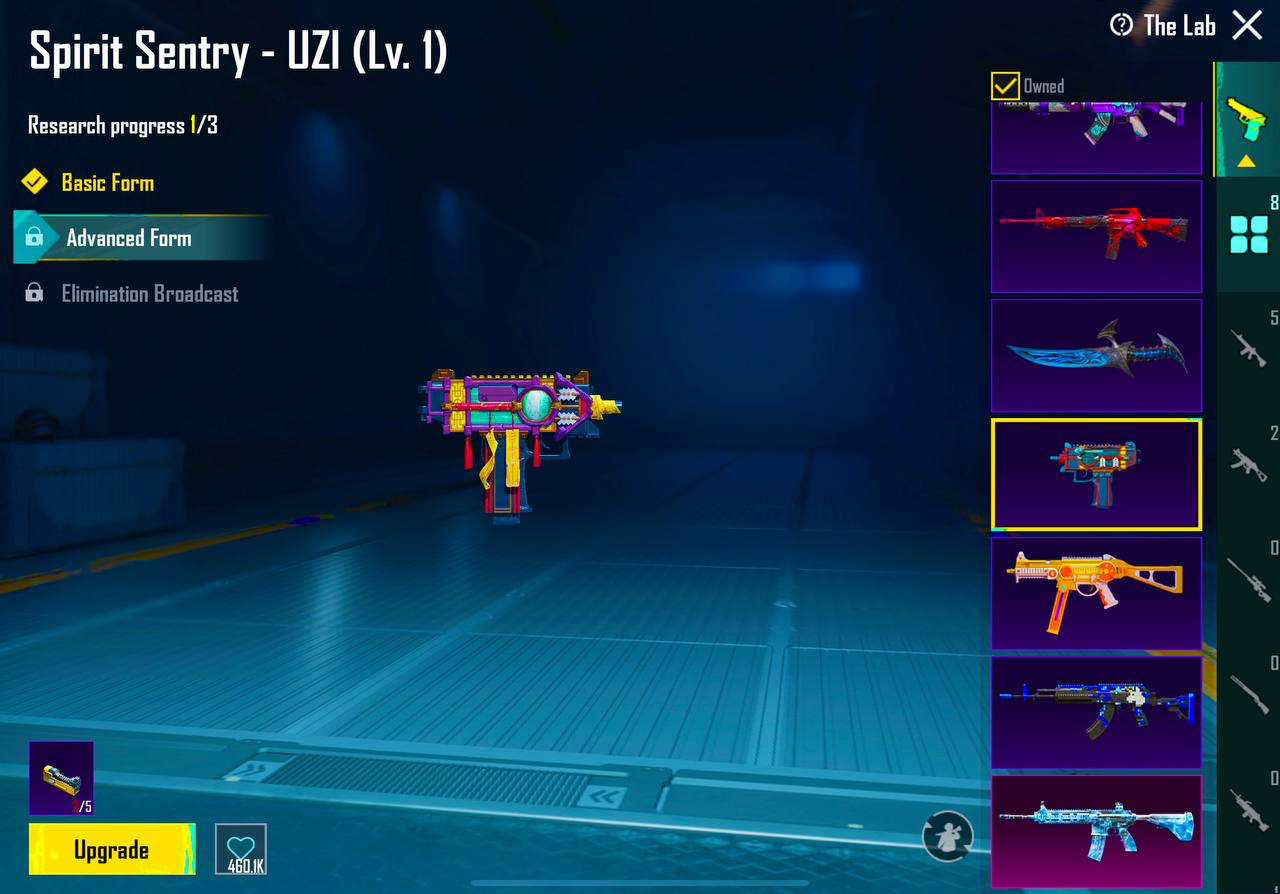This screenshot has height=894, width=1280.
Task: Like this skin with the heart icon
Action: pyautogui.click(x=241, y=849)
